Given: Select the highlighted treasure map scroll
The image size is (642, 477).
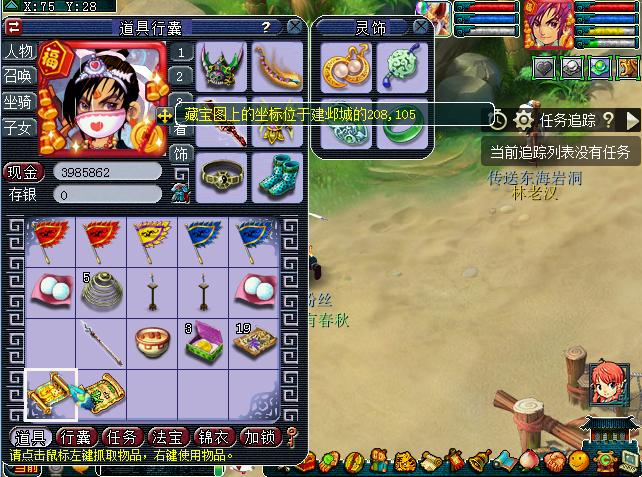Looking at the screenshot, I should click(x=50, y=393).
